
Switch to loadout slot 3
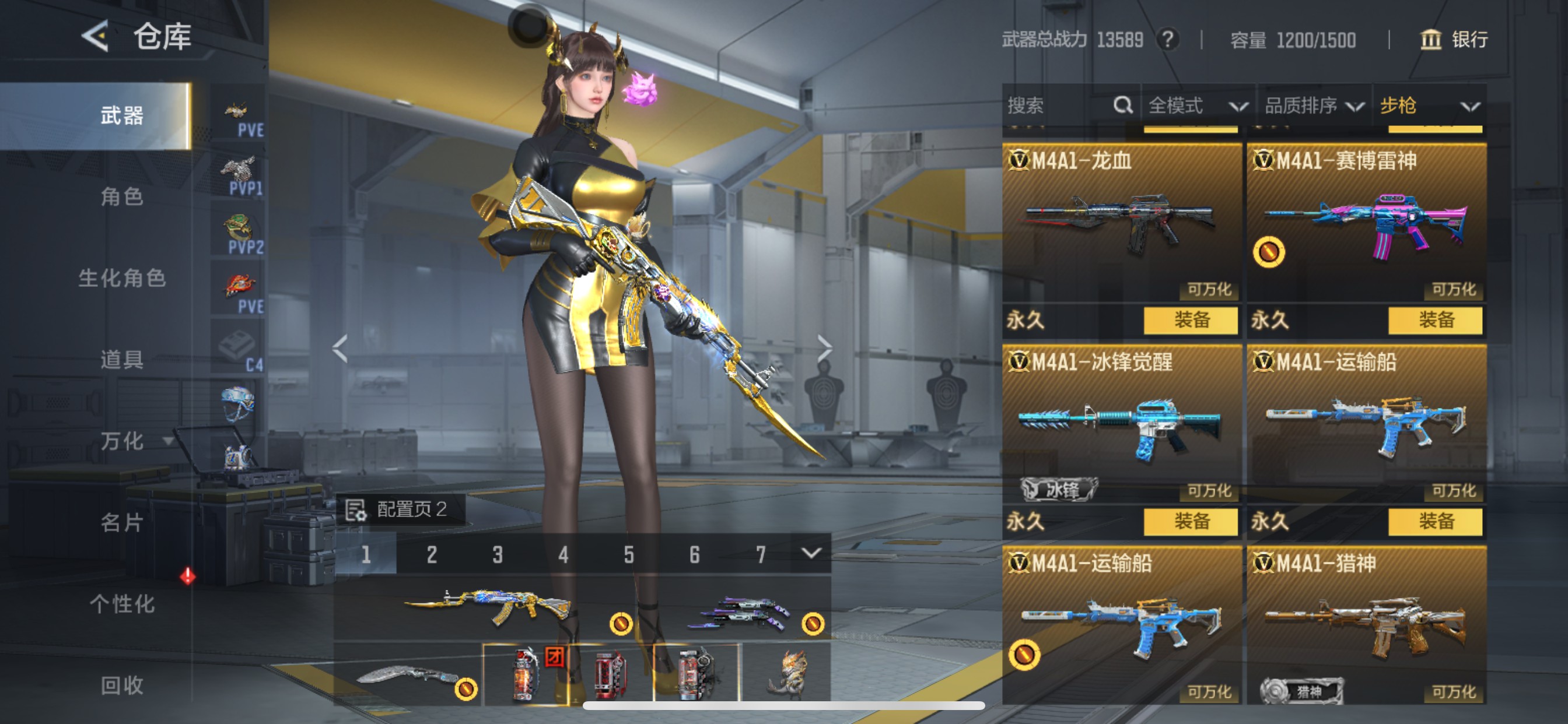pyautogui.click(x=498, y=554)
